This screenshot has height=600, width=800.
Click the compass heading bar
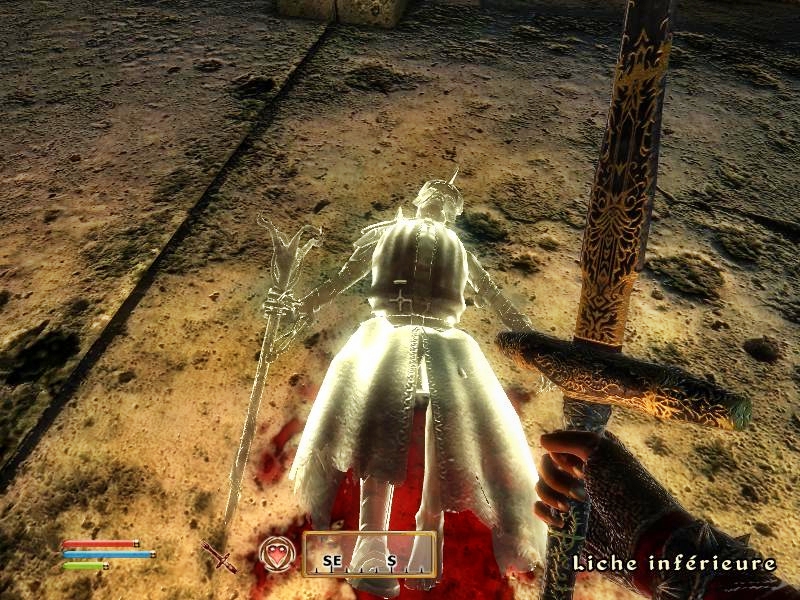pos(370,555)
